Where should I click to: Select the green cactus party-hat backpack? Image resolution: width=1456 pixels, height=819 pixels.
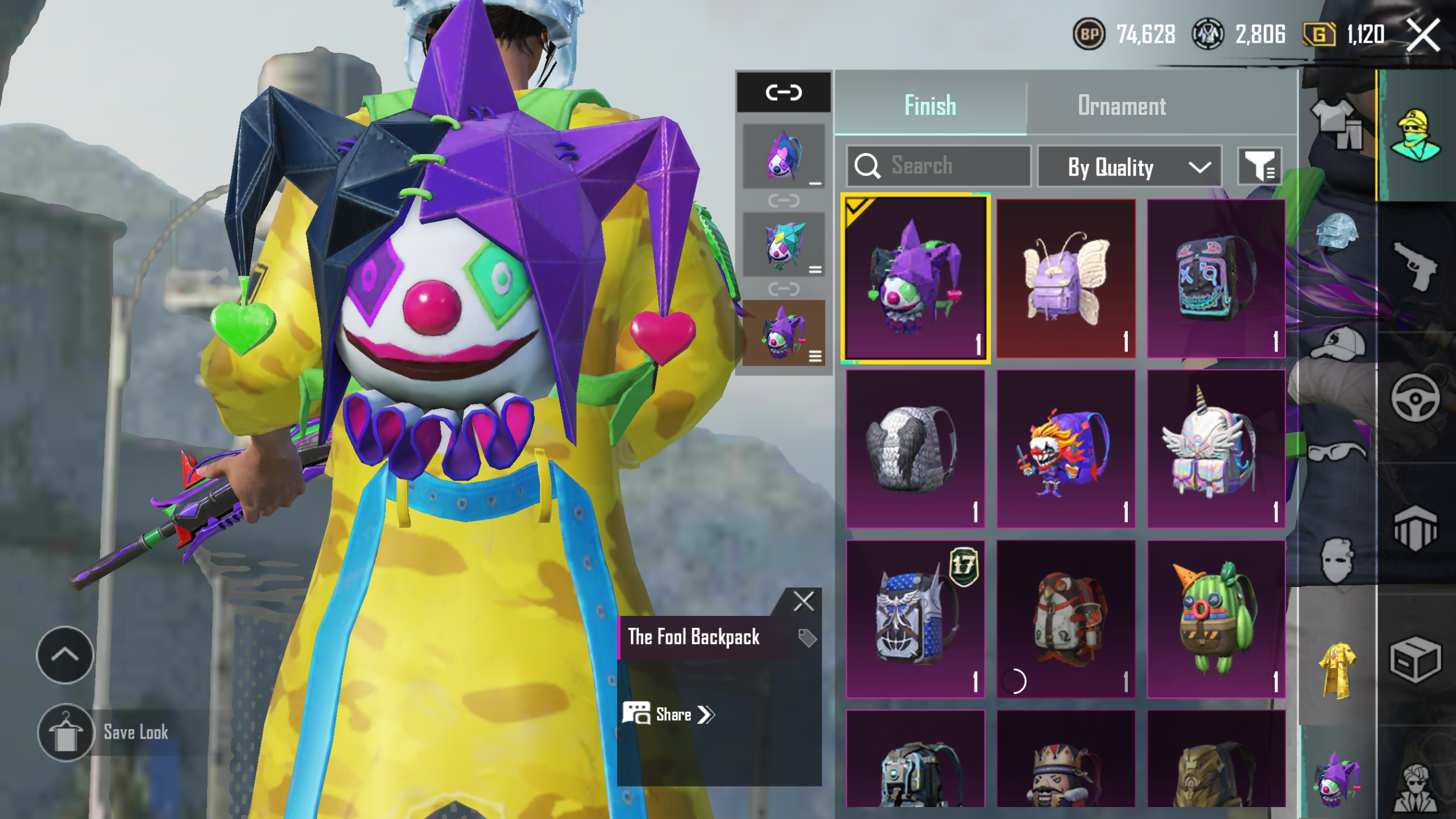pos(1216,619)
